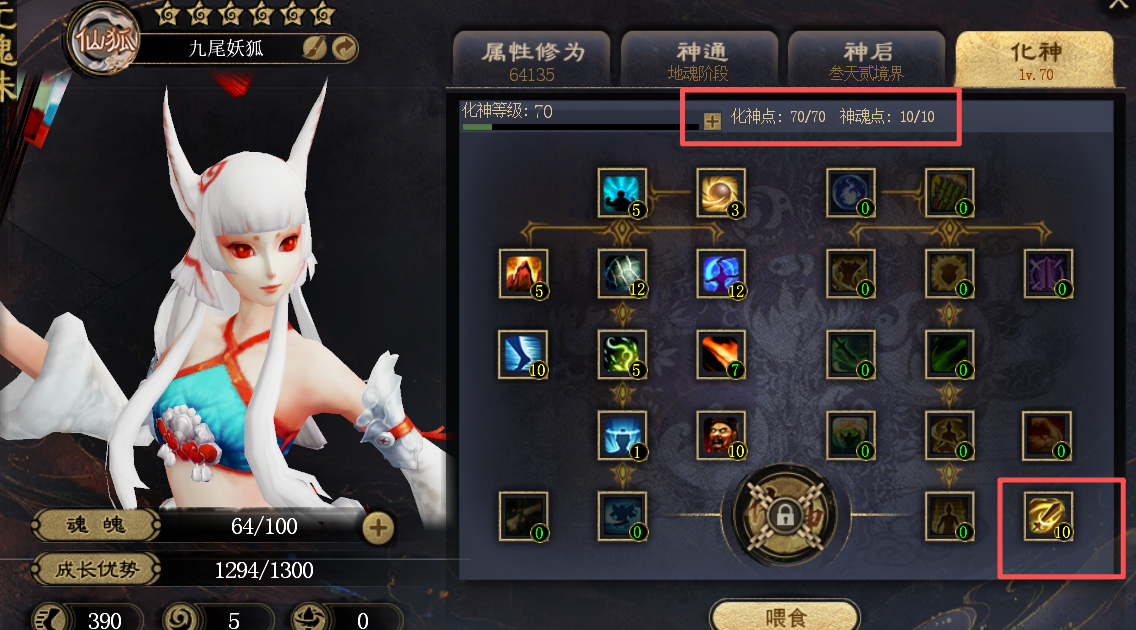Choose the shouting face skill icon
Image resolution: width=1136 pixels, height=630 pixels.
721,435
